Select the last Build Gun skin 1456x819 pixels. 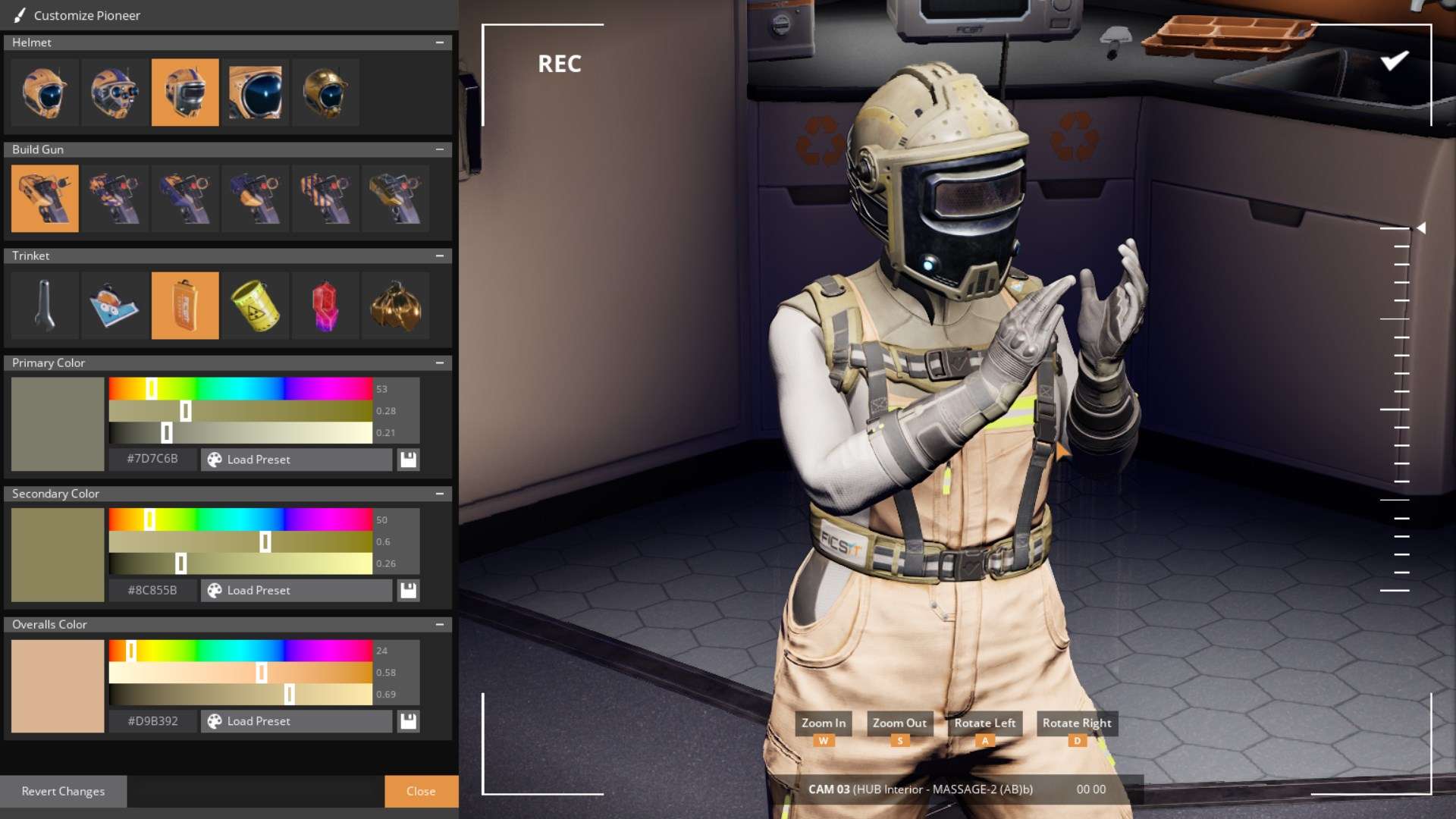(x=395, y=199)
